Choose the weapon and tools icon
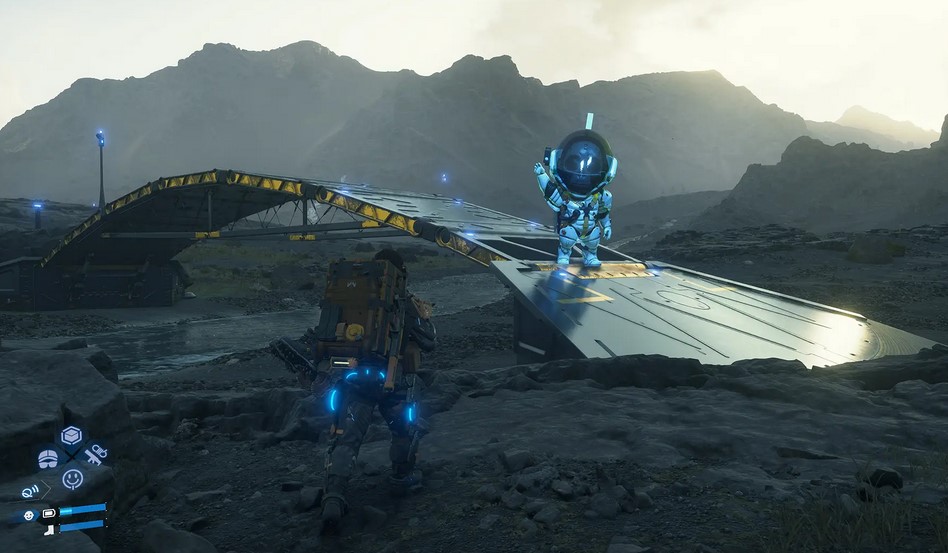948x553 pixels. [95, 455]
